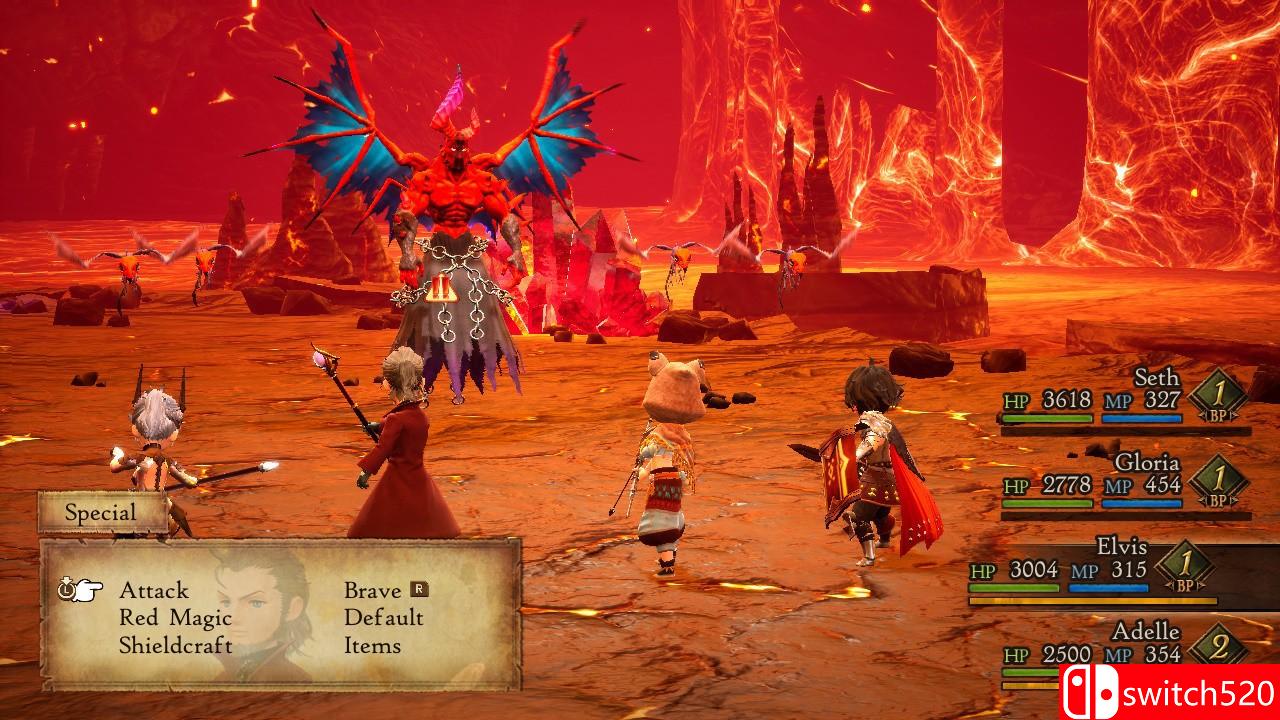Open the Special tab above the menu
Viewport: 1280px width, 720px height.
point(101,513)
